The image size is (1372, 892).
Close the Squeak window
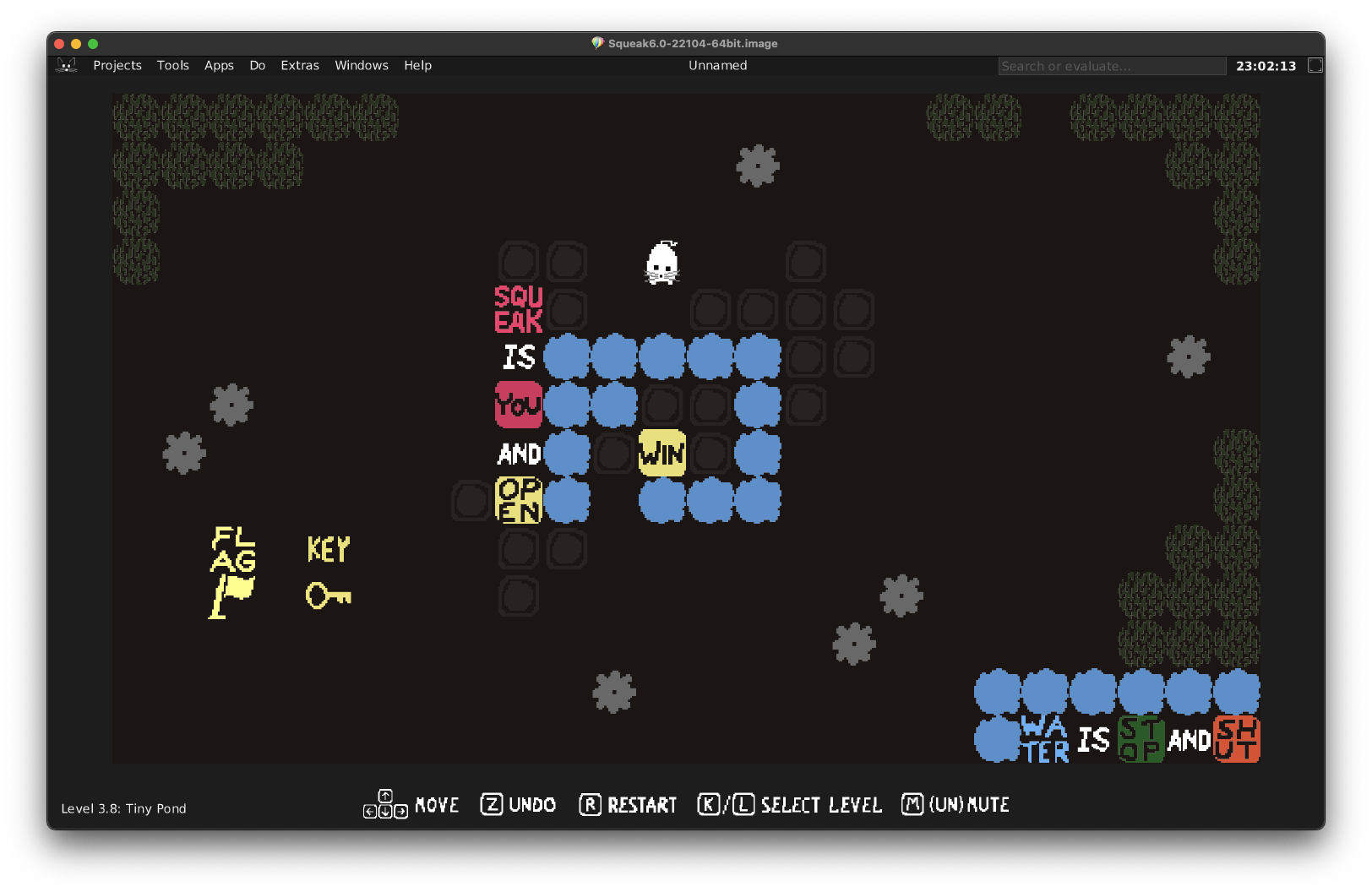[x=59, y=44]
